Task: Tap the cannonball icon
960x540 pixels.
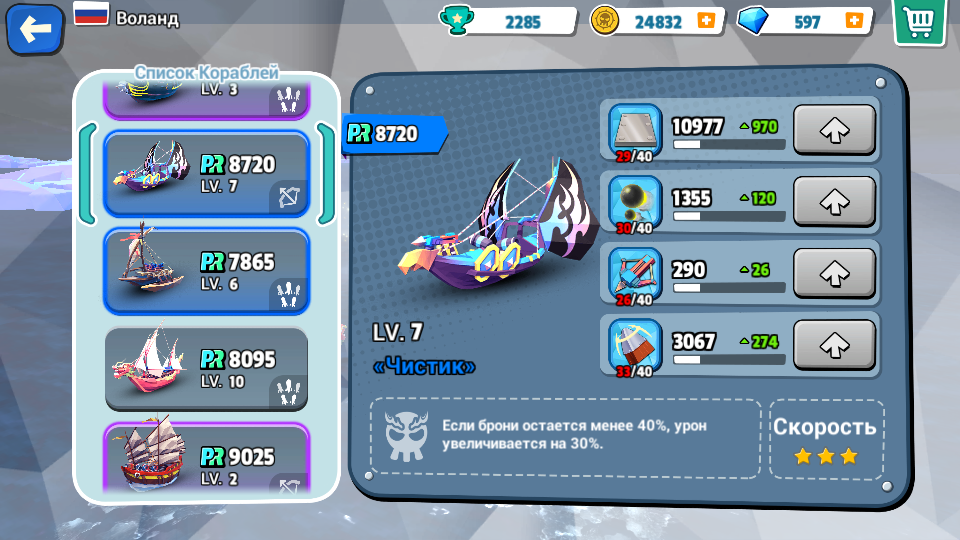Action: [x=635, y=199]
